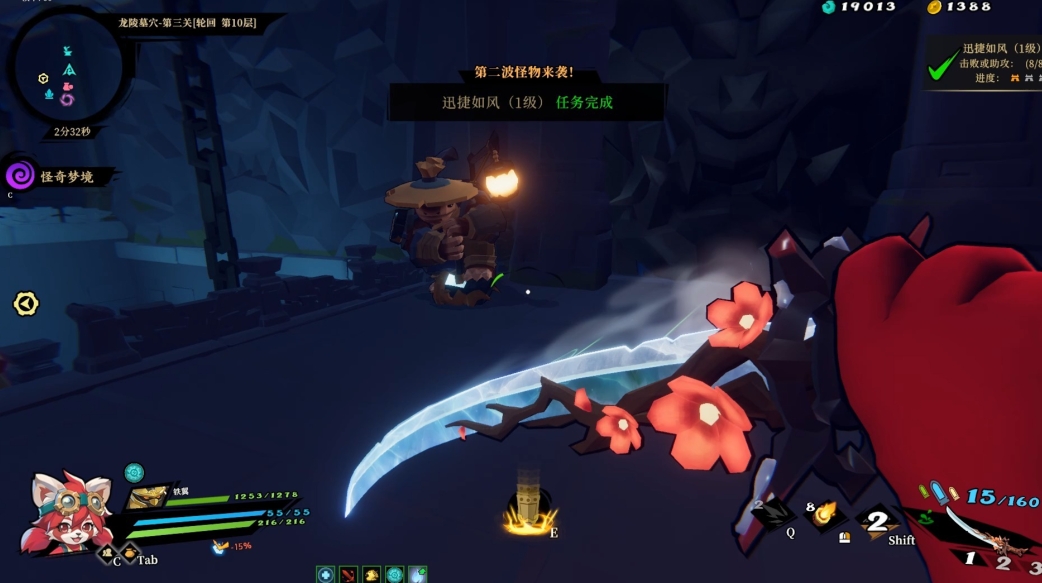
Task: Open the 迅捷如风 quest tracker
Action: [987, 63]
